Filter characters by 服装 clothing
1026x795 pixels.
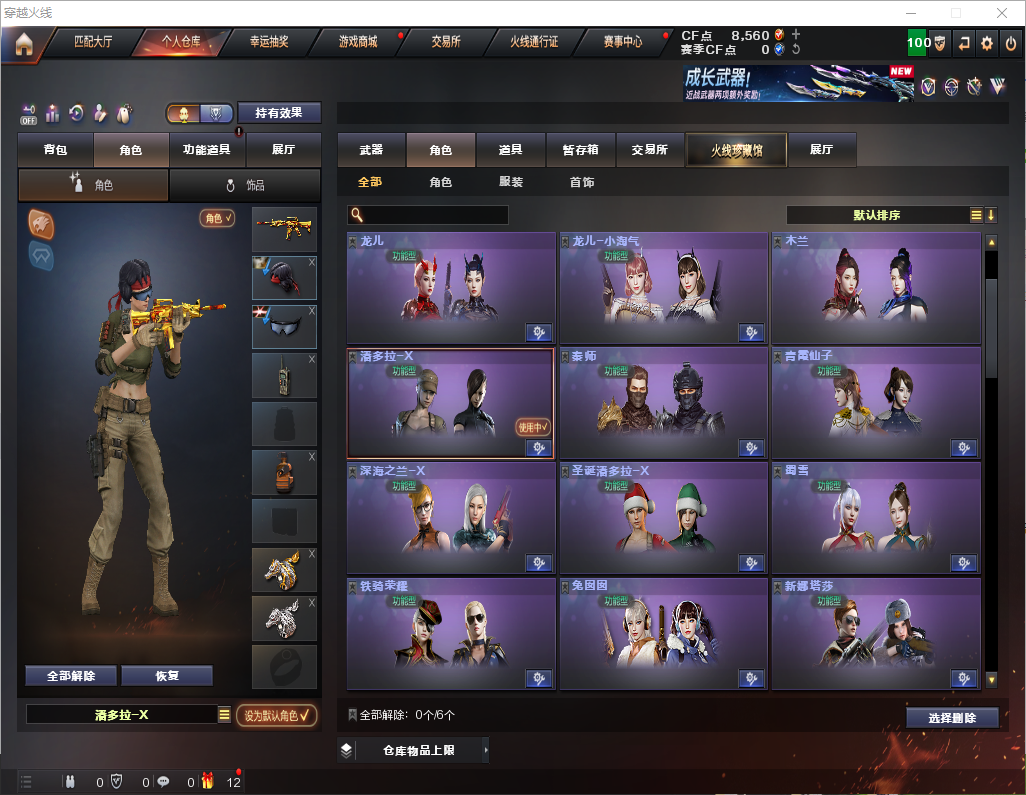click(x=511, y=183)
